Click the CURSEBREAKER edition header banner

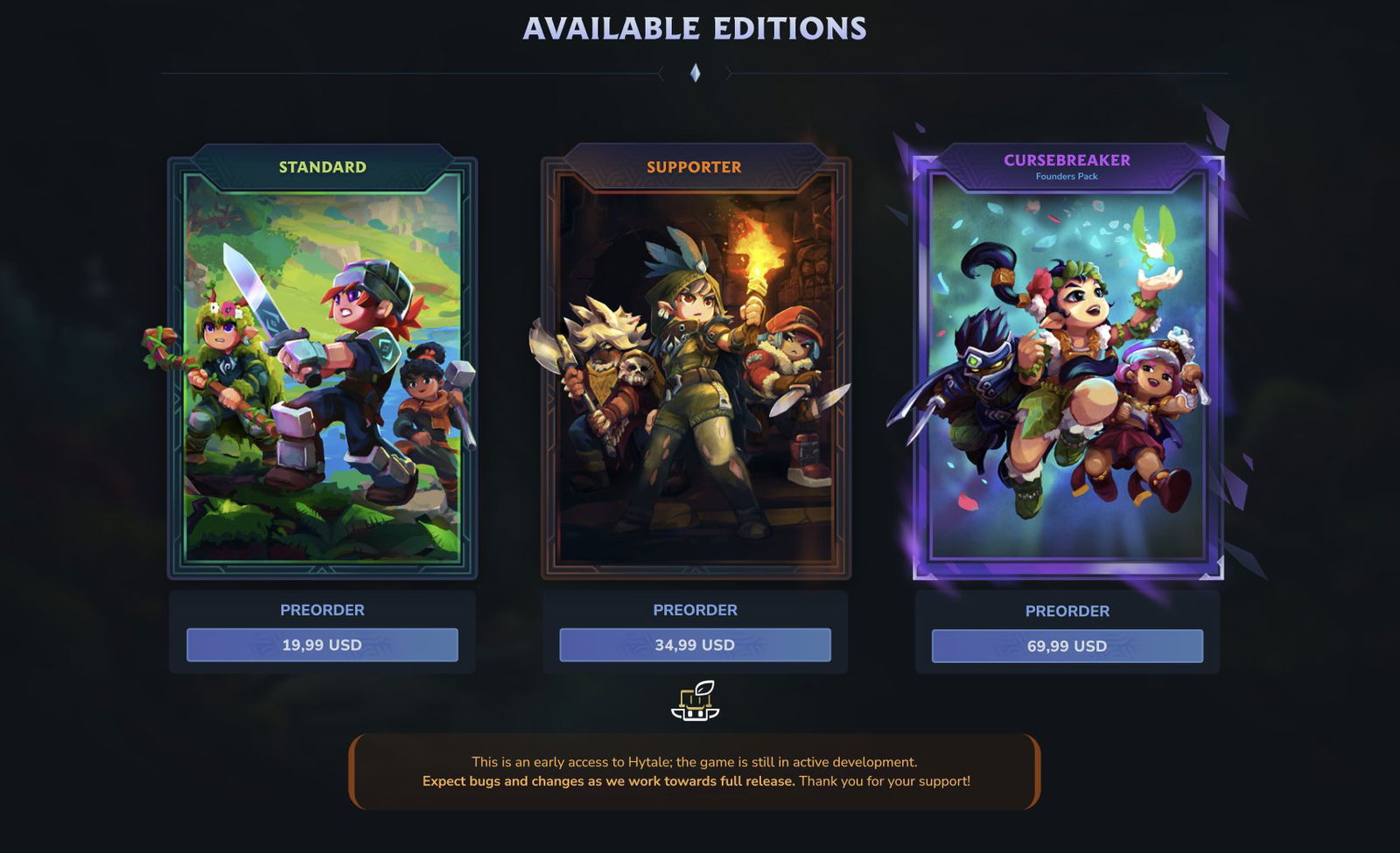click(x=1067, y=161)
